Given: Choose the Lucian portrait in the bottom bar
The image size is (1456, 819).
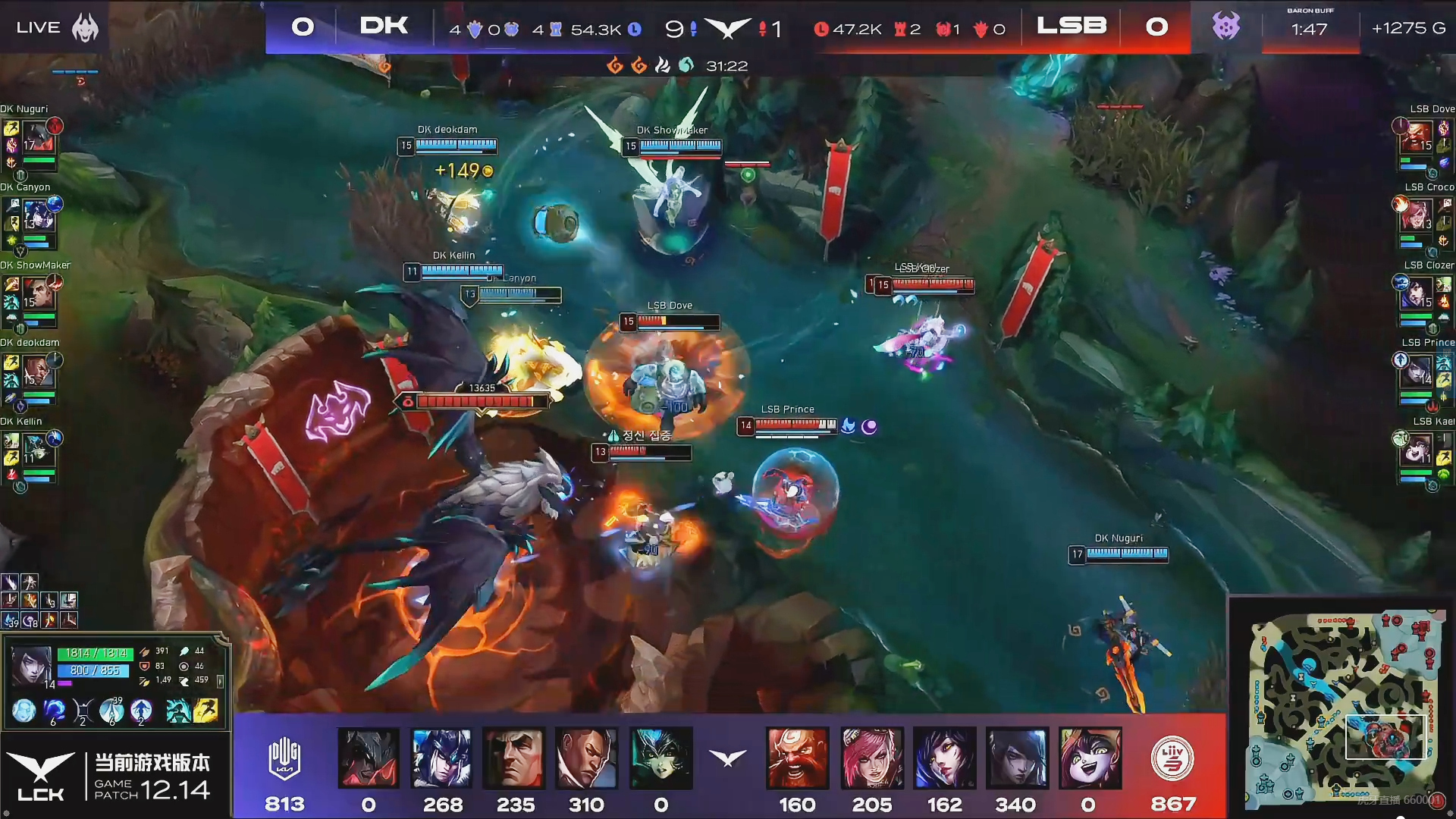Looking at the screenshot, I should click(x=586, y=758).
